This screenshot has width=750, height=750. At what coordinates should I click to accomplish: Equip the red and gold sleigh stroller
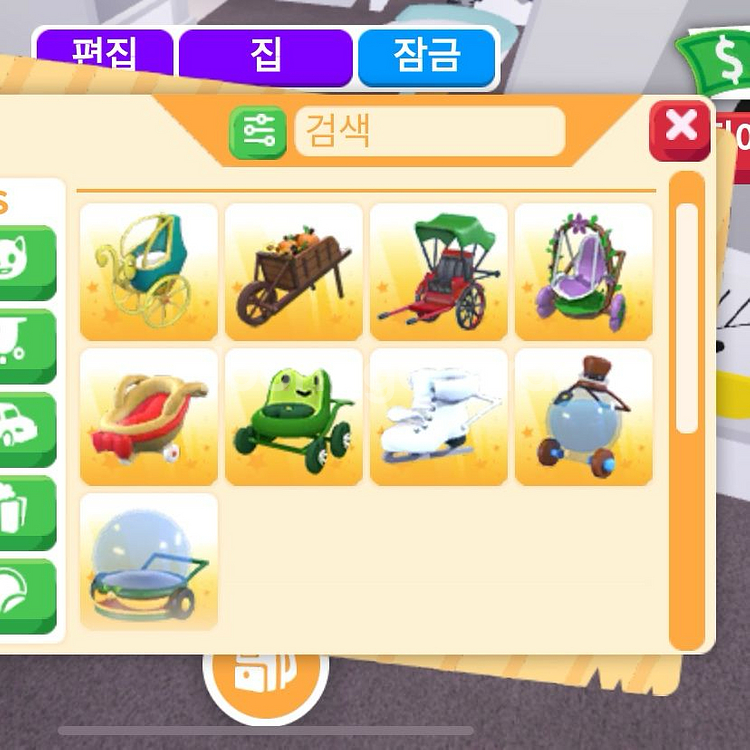[x=149, y=417]
